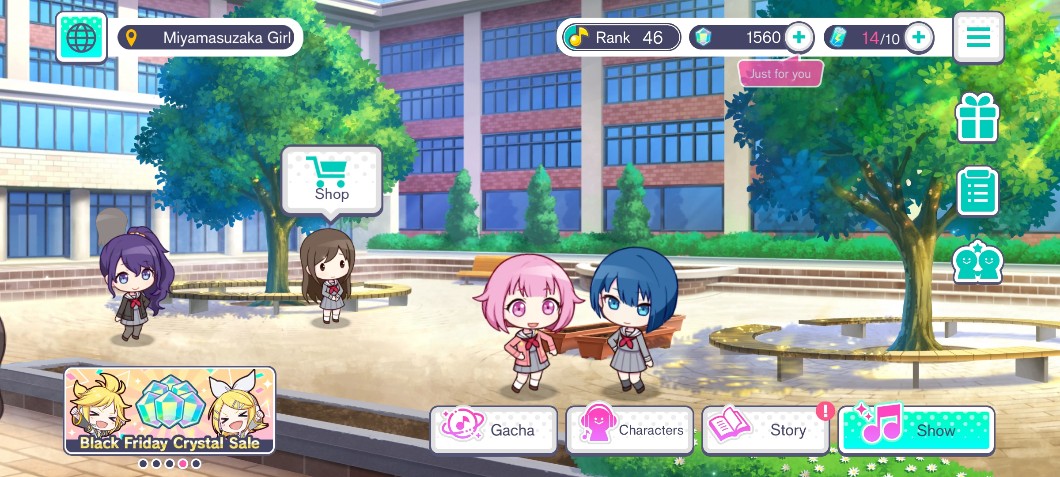Open the Shop speech bubble

[x=332, y=180]
